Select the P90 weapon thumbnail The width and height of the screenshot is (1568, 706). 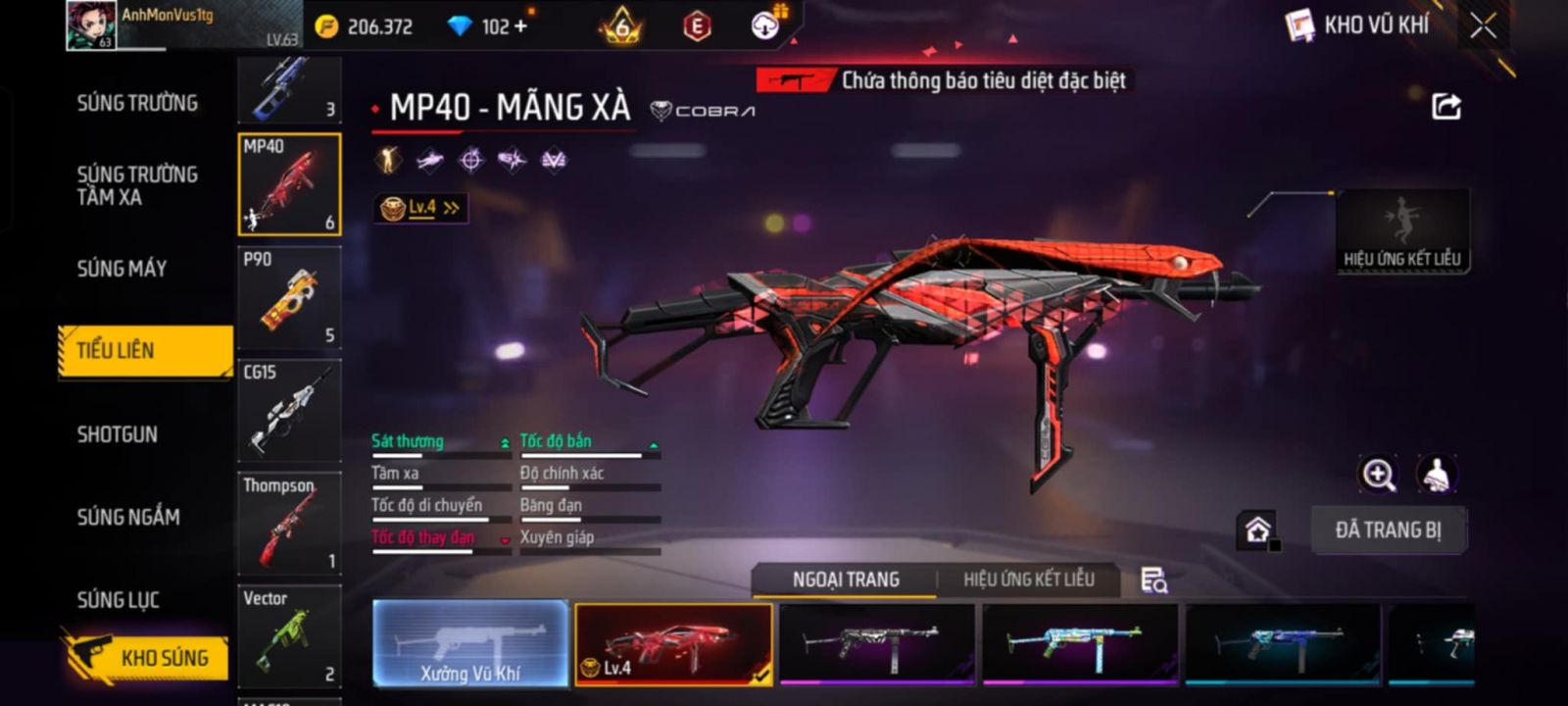click(x=289, y=298)
